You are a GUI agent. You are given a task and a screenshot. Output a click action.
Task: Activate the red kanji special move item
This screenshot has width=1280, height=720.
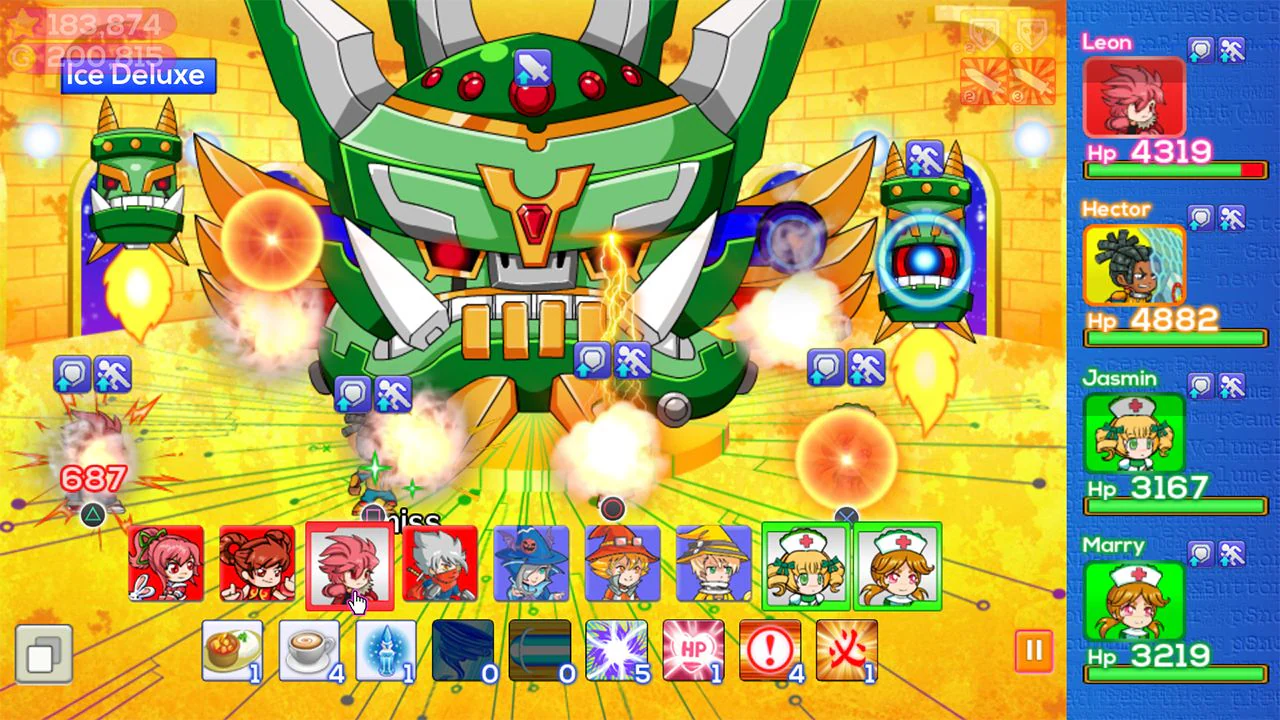(x=848, y=649)
